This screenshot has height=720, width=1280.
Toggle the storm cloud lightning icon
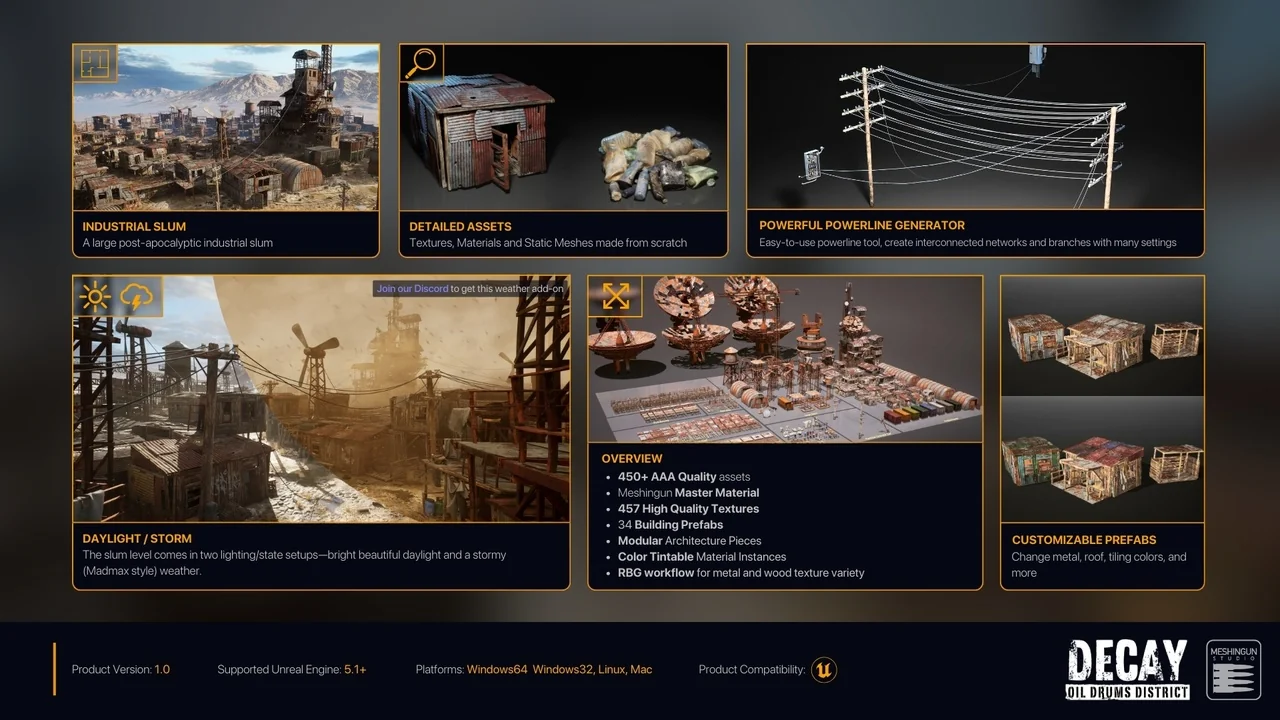coord(139,297)
